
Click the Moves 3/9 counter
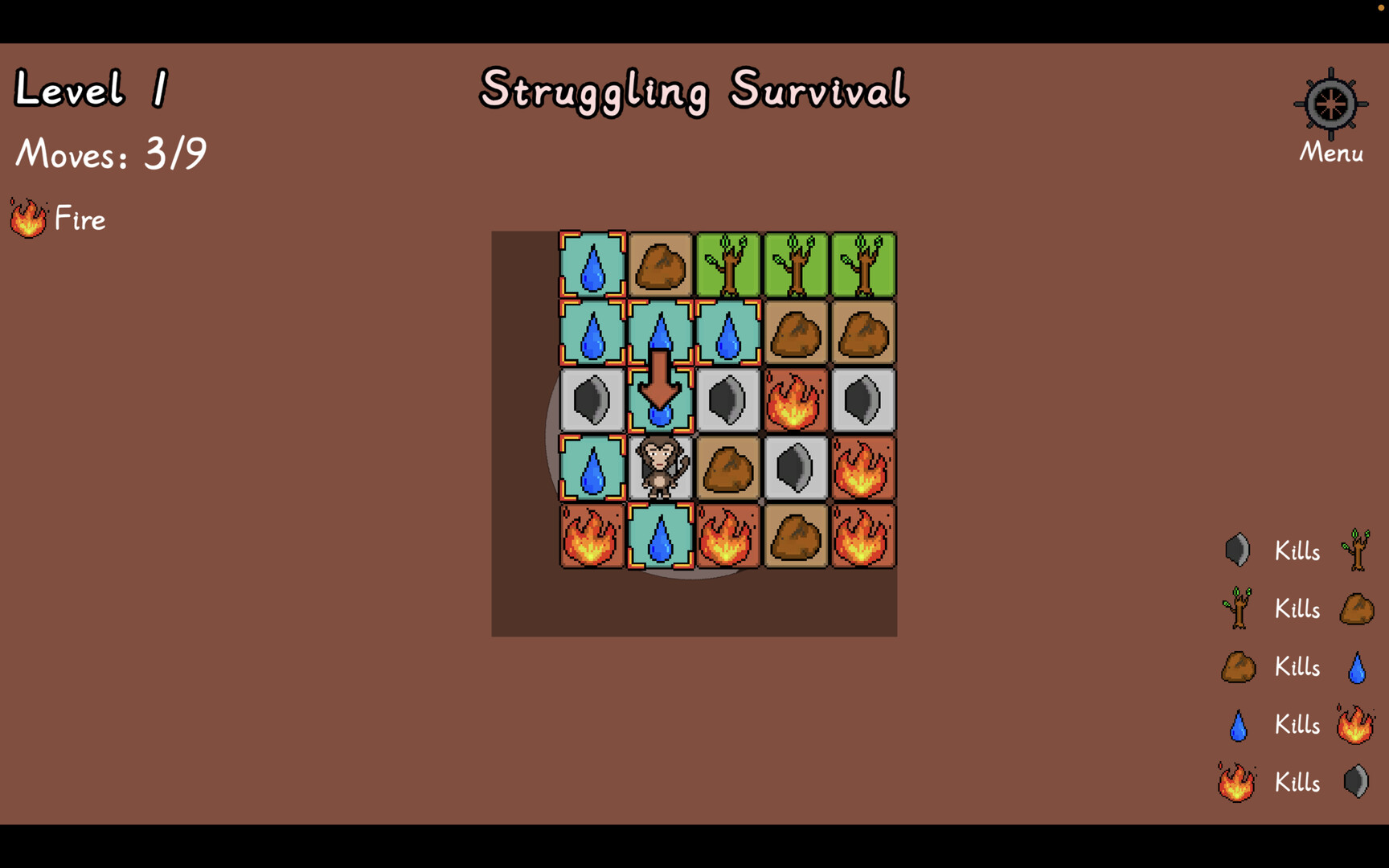(x=110, y=154)
